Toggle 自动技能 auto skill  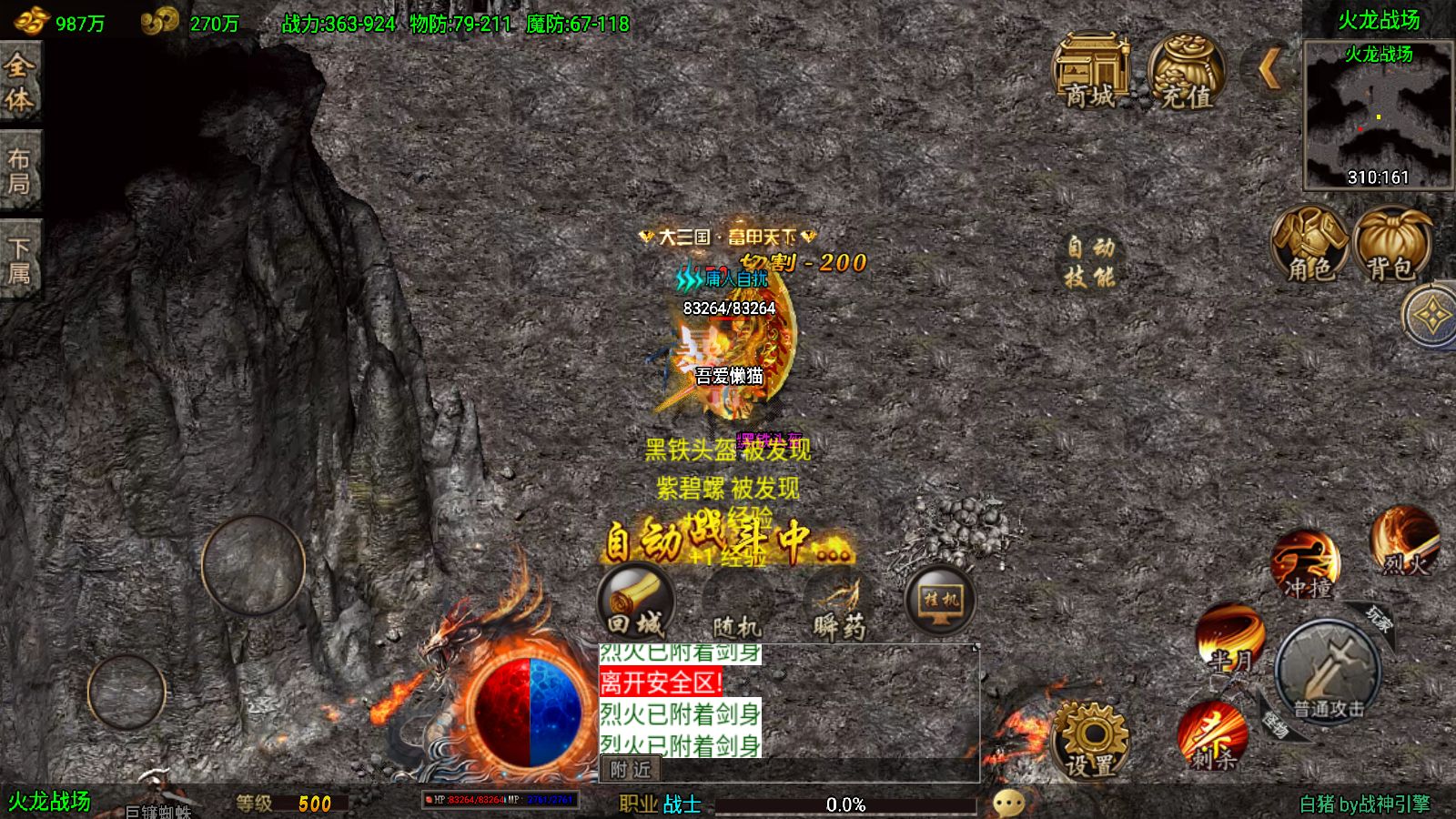tap(1090, 262)
